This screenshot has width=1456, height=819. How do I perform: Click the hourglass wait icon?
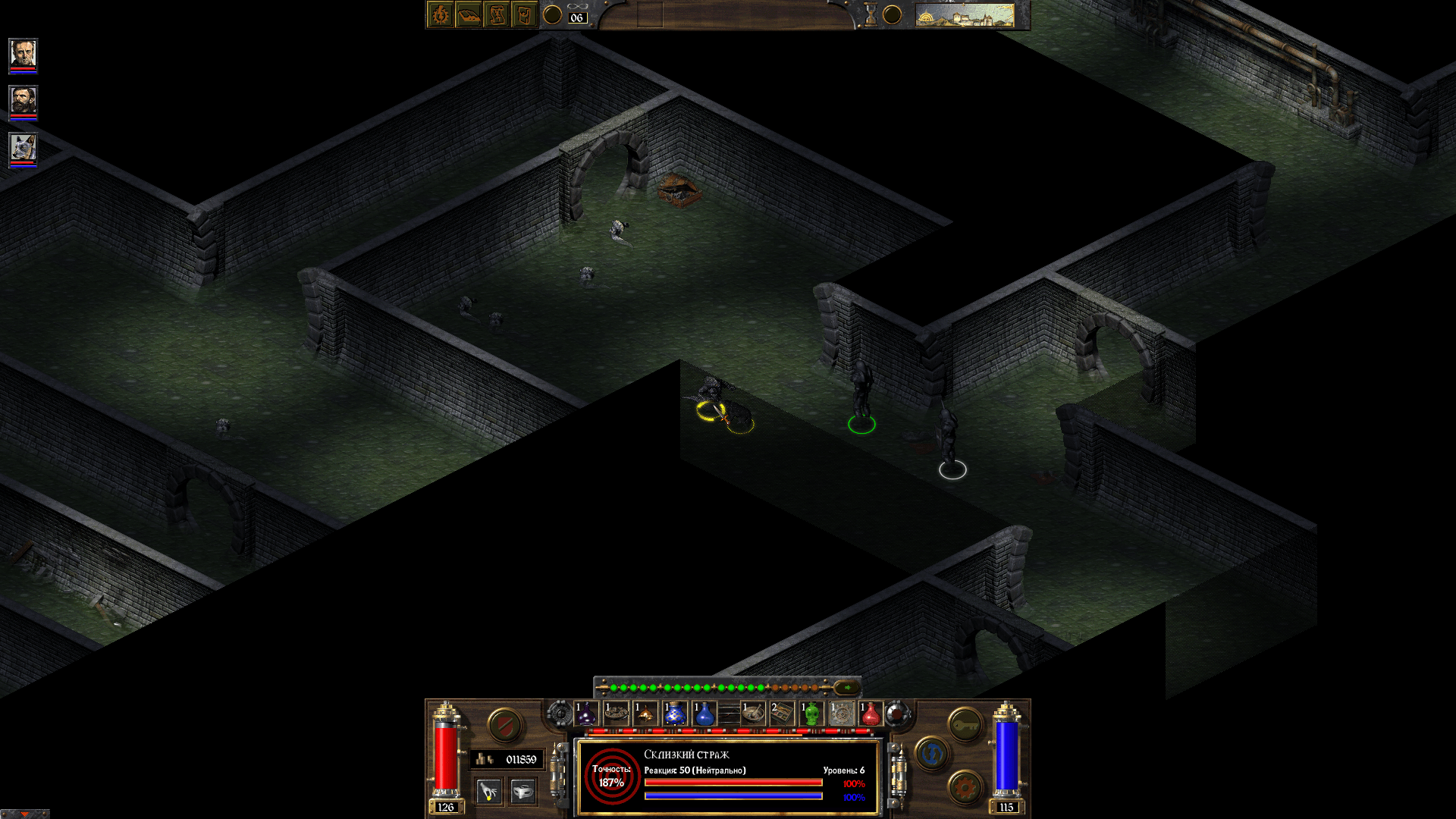coord(872,13)
